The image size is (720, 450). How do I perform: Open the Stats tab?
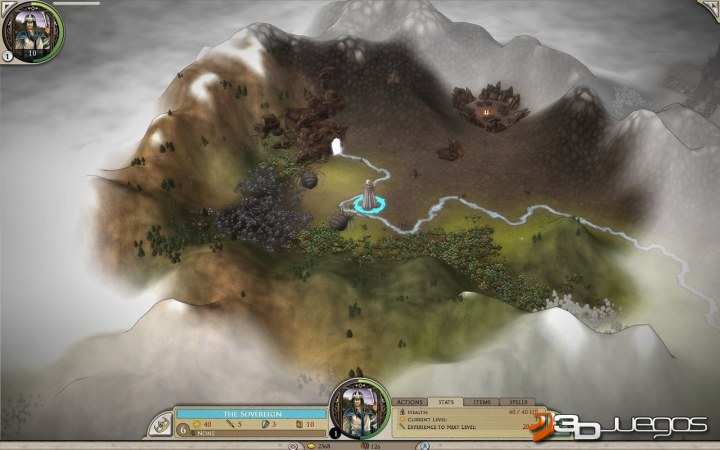pyautogui.click(x=447, y=402)
